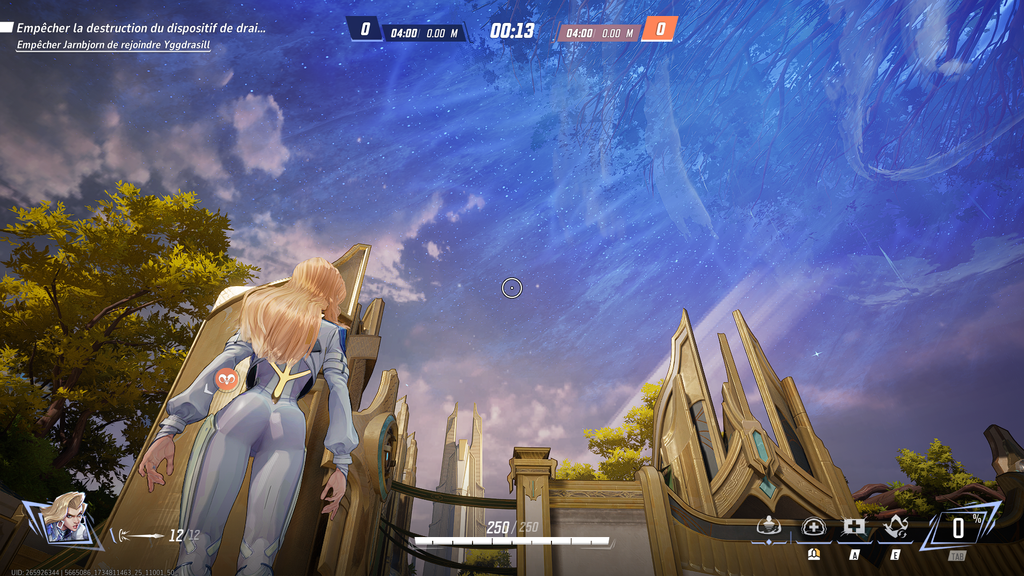Trigger the swirling vortex ability icon
The height and width of the screenshot is (576, 1024).
point(896,527)
